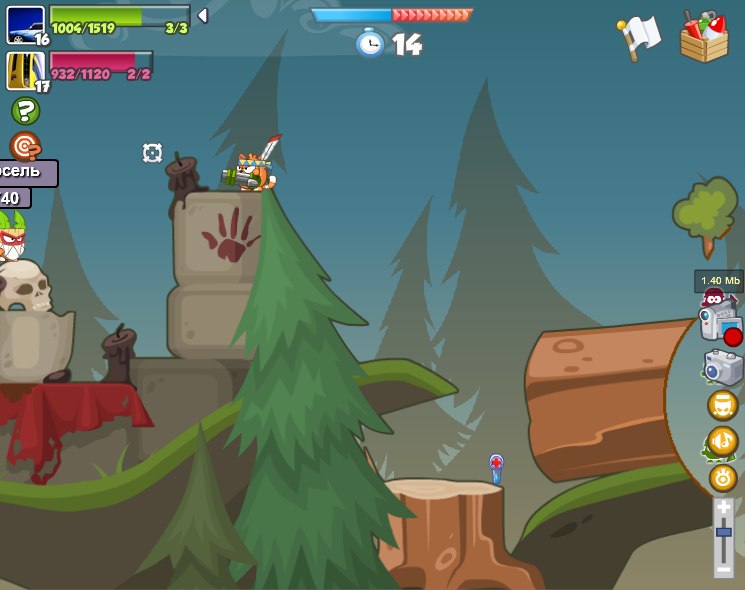The height and width of the screenshot is (590, 745).
Task: Toggle the music note sound button
Action: (722, 440)
